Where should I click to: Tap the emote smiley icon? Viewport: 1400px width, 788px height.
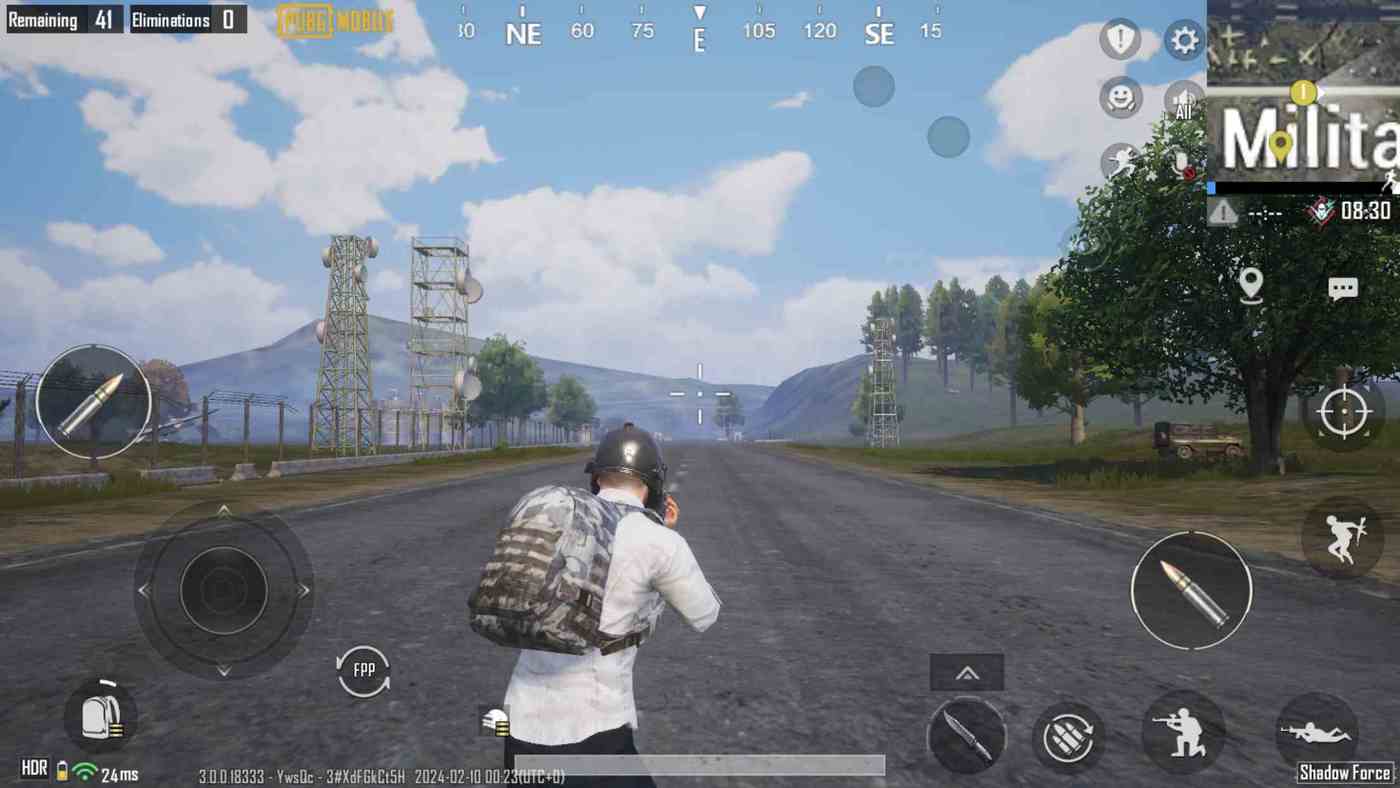click(1120, 98)
